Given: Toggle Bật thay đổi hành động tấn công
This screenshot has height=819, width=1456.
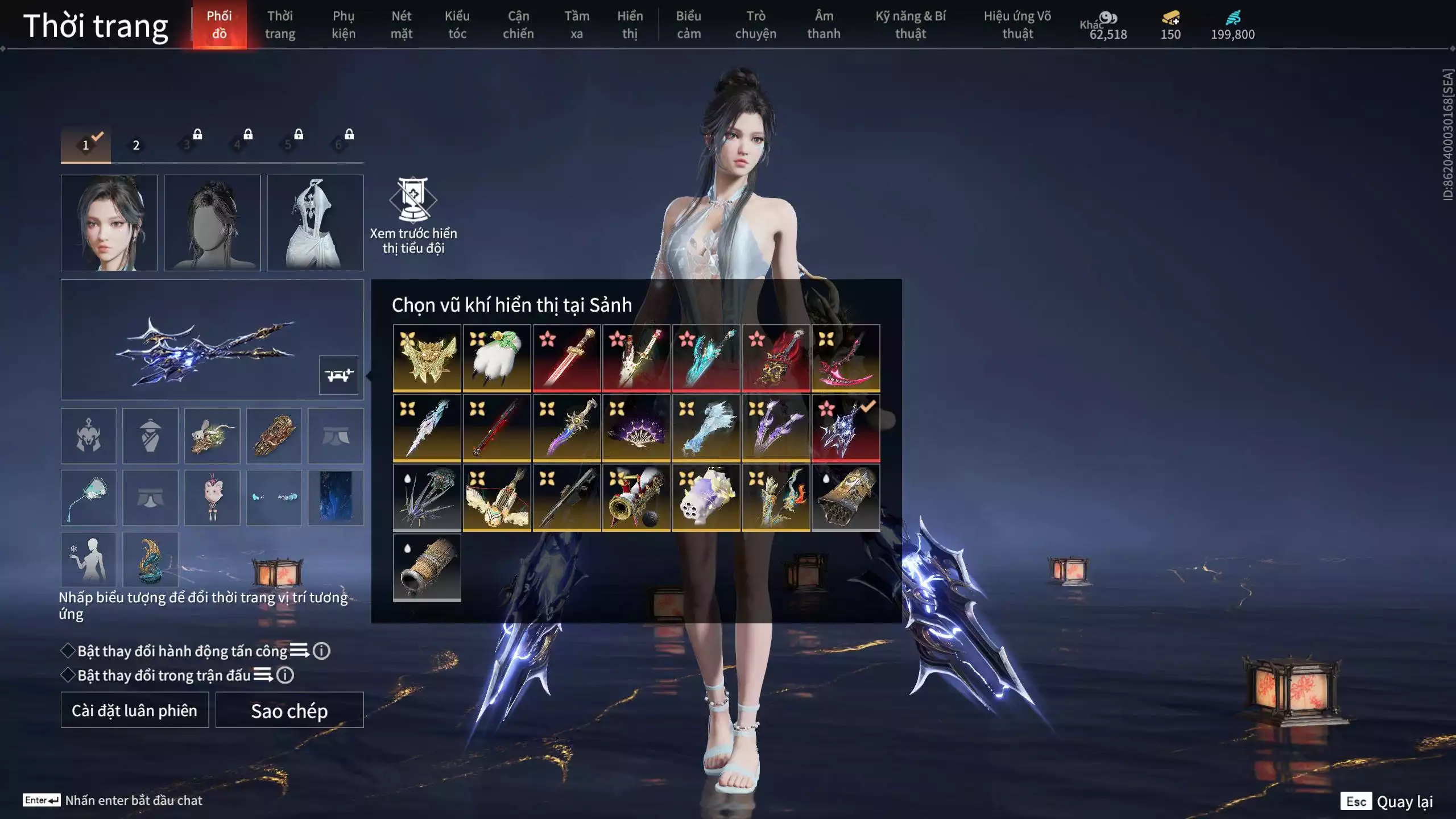Looking at the screenshot, I should coord(68,651).
